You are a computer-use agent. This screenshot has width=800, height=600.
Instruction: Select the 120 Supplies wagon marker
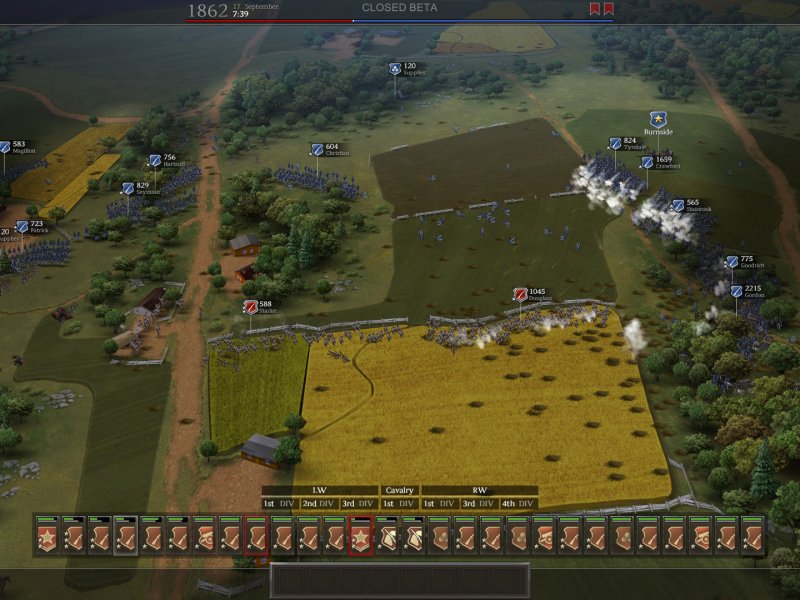[x=395, y=69]
